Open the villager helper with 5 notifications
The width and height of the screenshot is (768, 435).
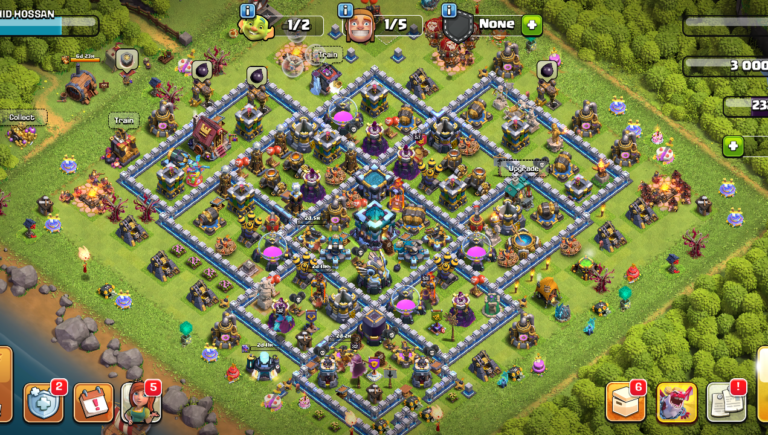coord(140,403)
